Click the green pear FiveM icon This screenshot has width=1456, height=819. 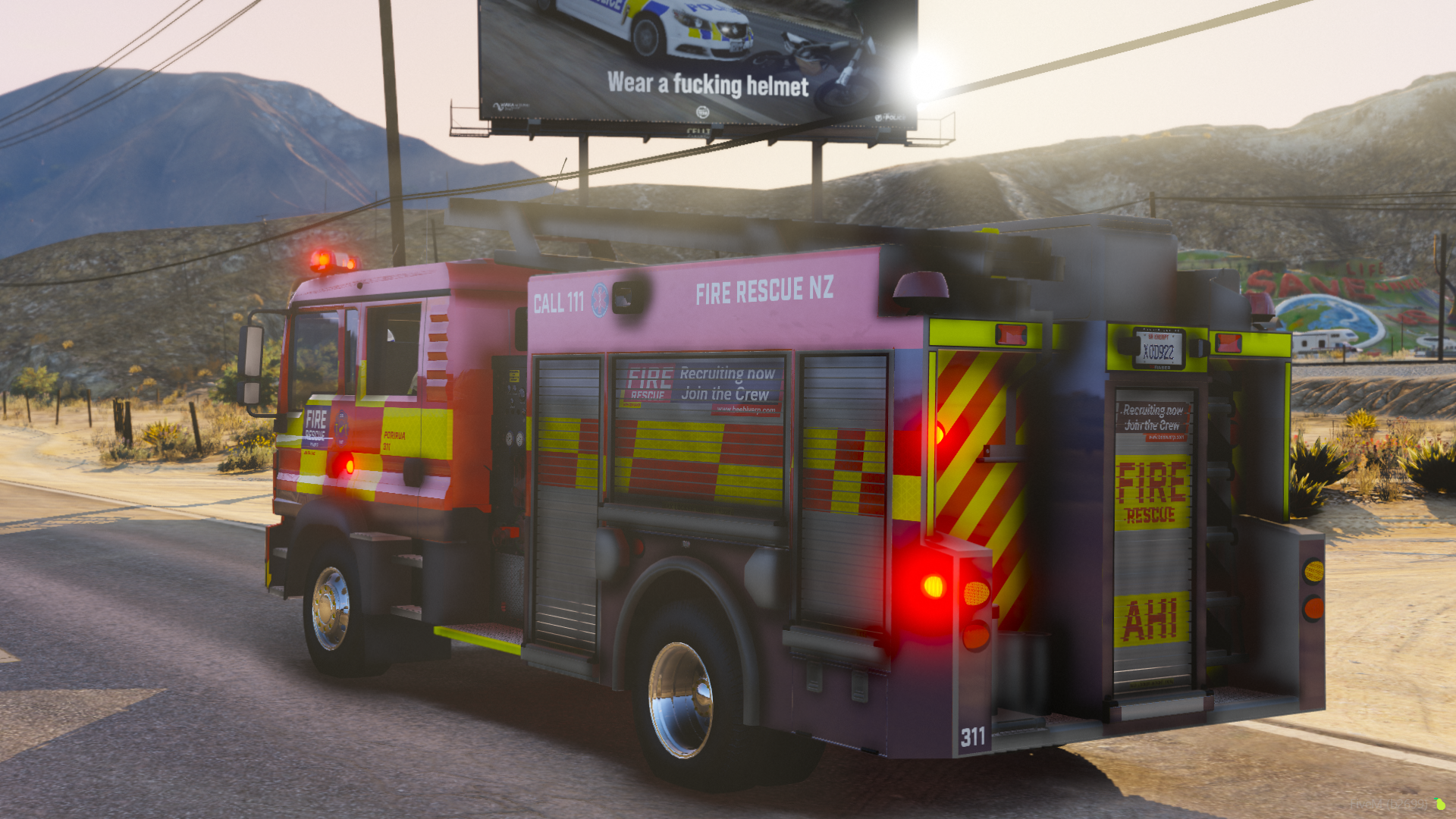pyautogui.click(x=1439, y=803)
